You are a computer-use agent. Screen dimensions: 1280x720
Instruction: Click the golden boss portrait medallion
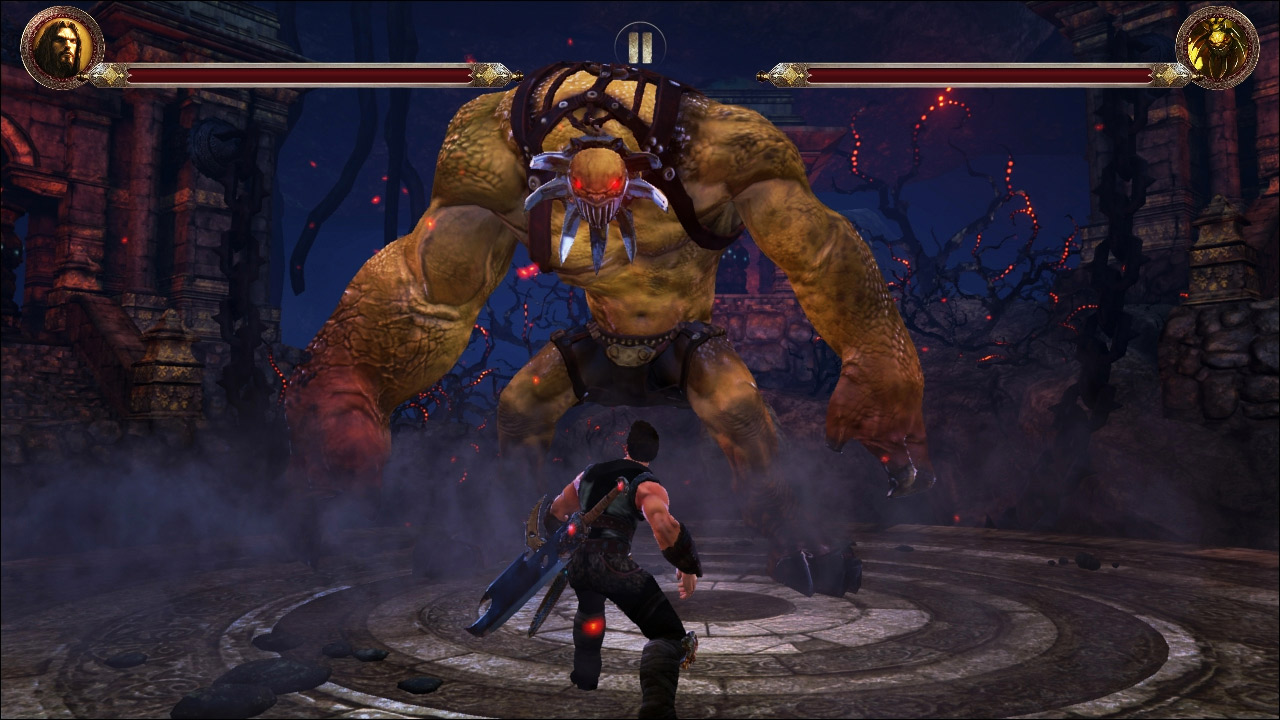point(1217,47)
